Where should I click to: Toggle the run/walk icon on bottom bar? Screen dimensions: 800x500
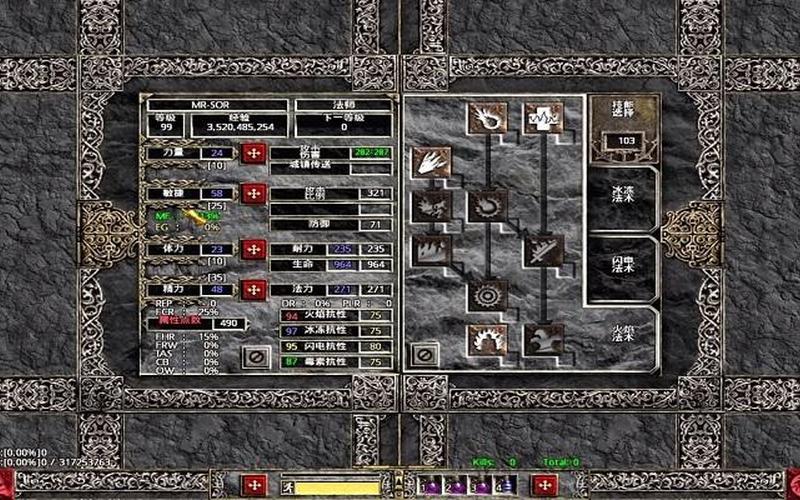pos(289,489)
